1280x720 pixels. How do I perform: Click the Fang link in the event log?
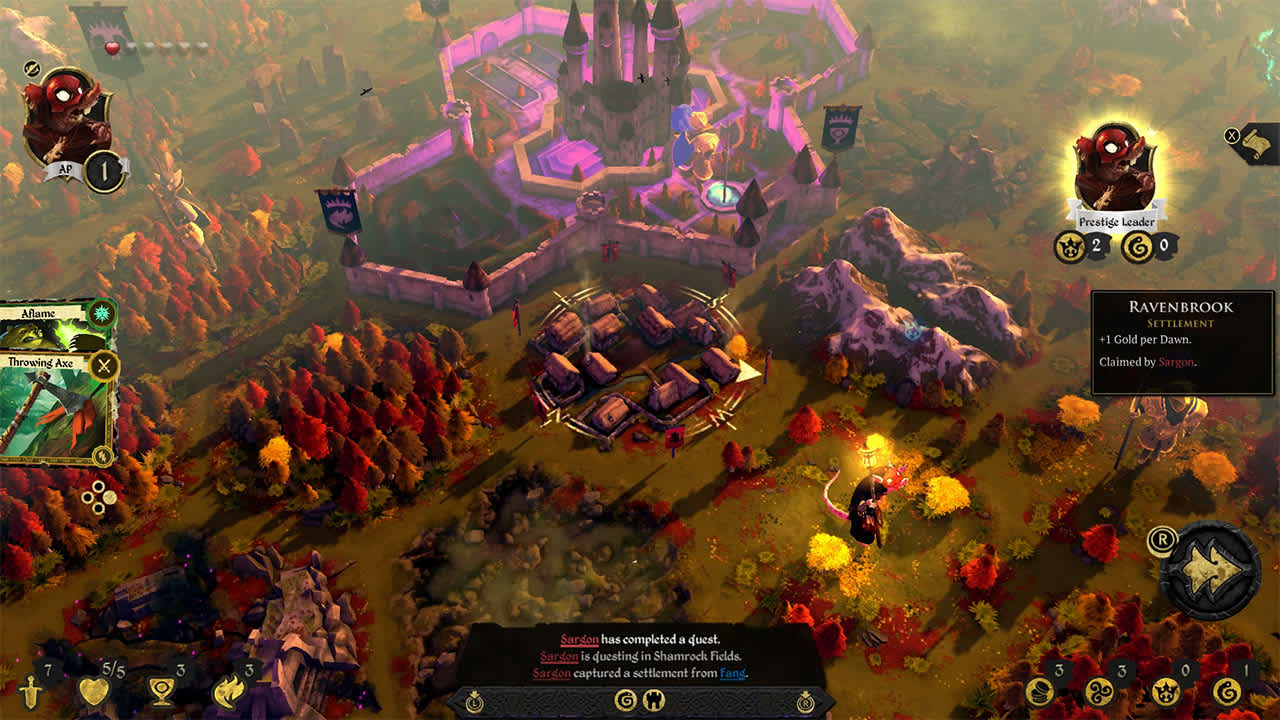[x=733, y=673]
